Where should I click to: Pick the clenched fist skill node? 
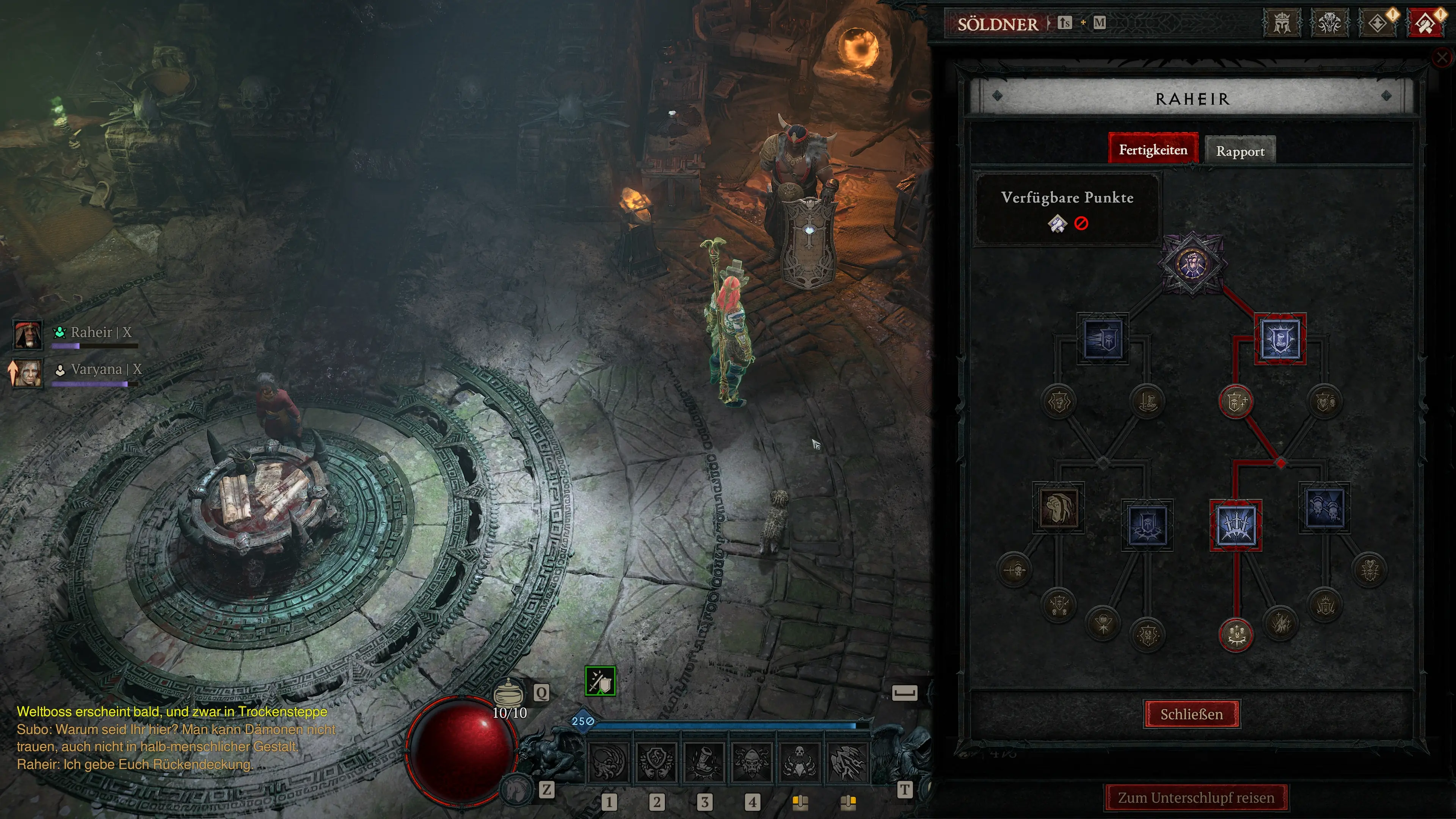click(x=1058, y=508)
